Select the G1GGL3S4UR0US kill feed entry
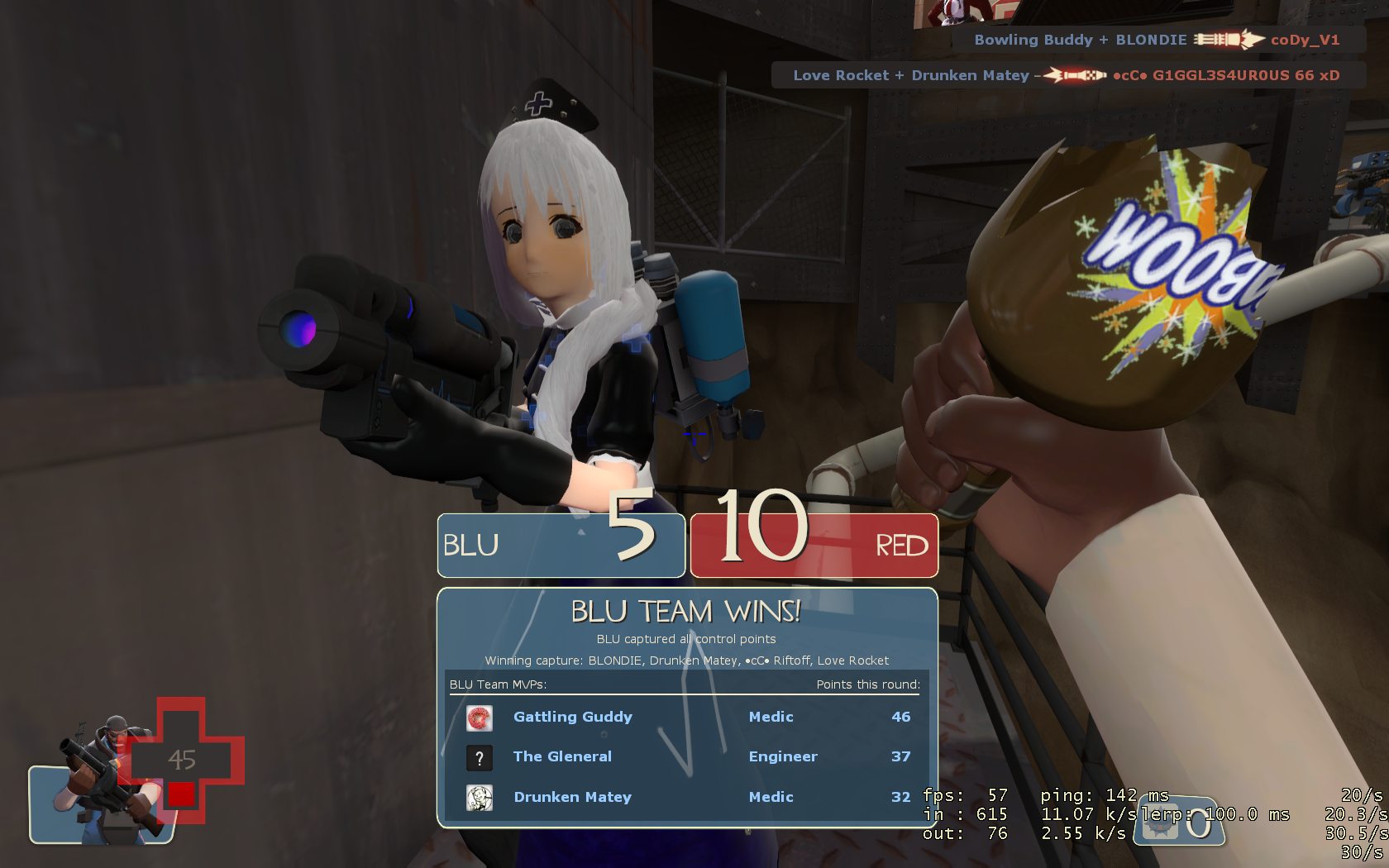The height and width of the screenshot is (868, 1389). click(1066, 75)
